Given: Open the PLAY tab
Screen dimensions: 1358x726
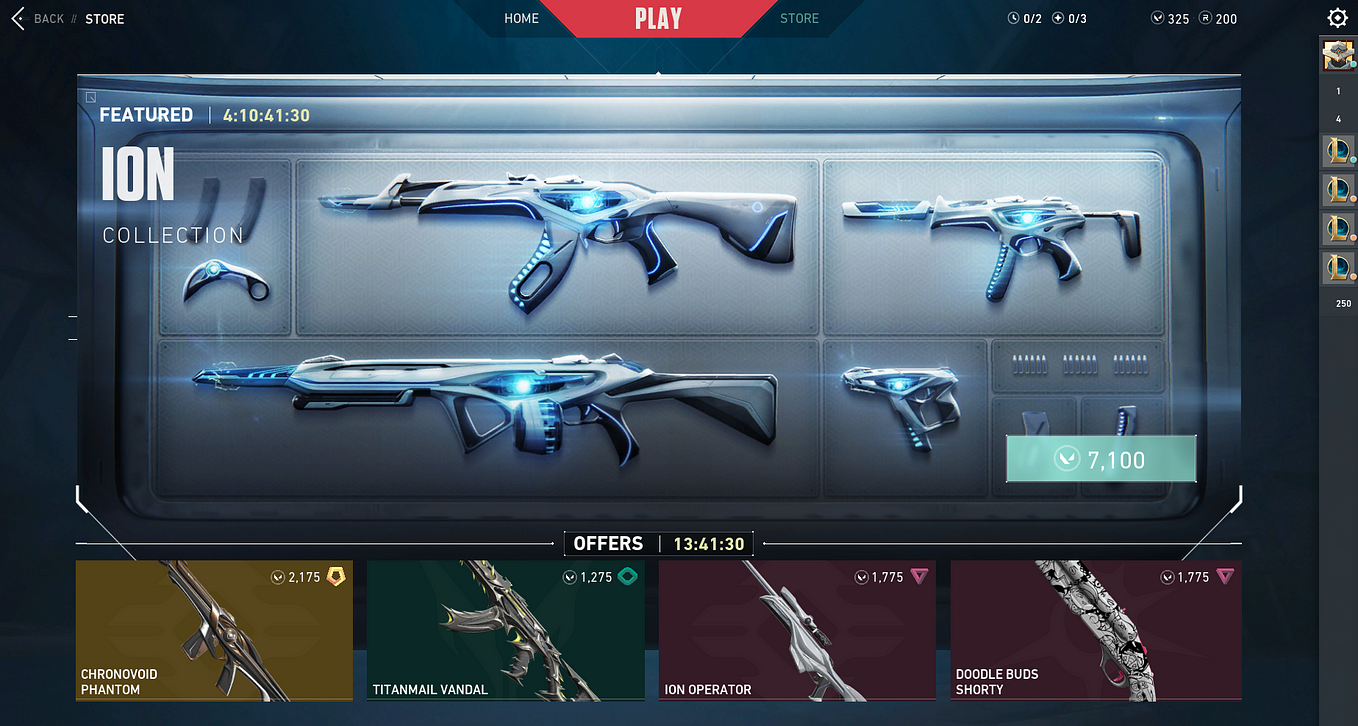Looking at the screenshot, I should (657, 18).
